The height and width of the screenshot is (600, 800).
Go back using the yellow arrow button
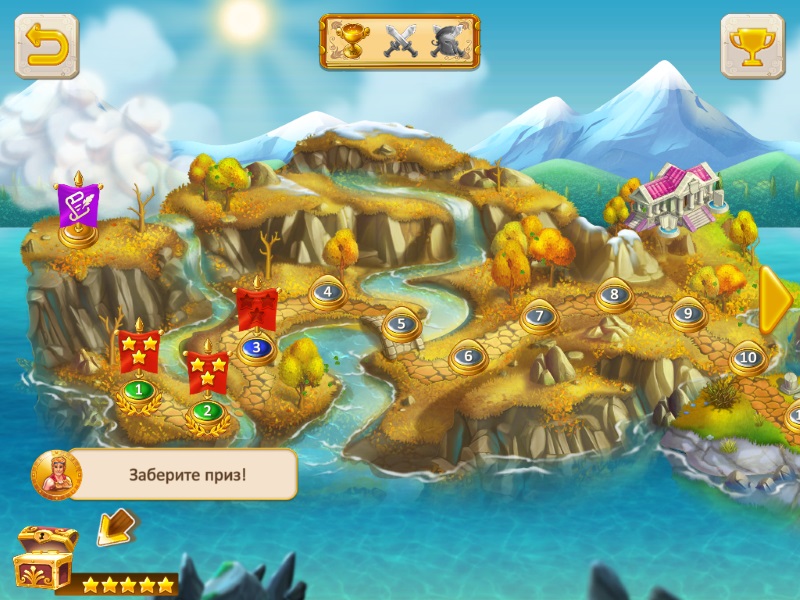46,46
